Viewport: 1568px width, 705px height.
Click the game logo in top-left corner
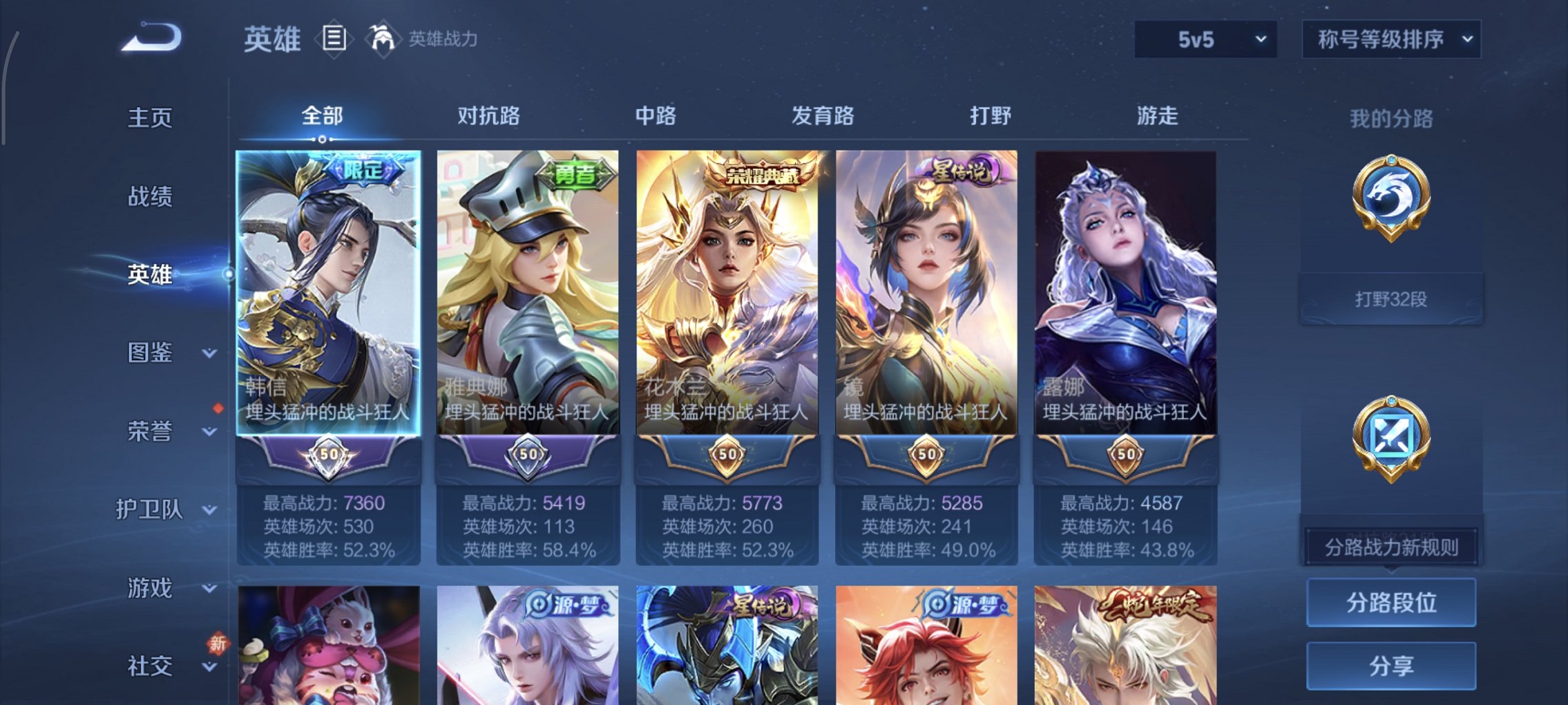coord(149,38)
